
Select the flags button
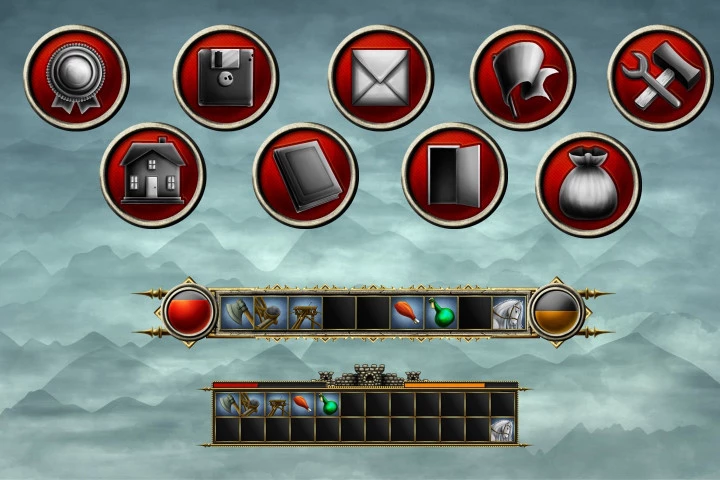point(523,77)
